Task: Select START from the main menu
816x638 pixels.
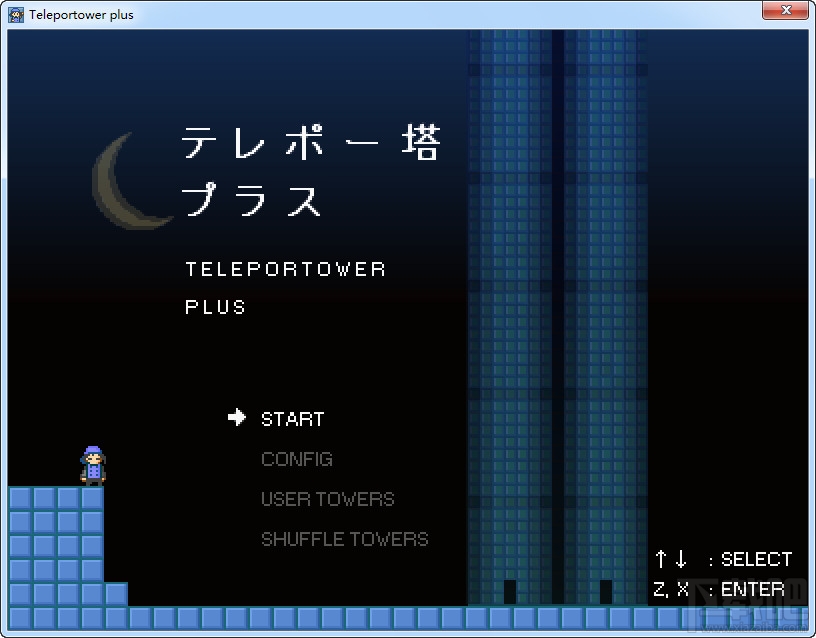Action: (292, 419)
